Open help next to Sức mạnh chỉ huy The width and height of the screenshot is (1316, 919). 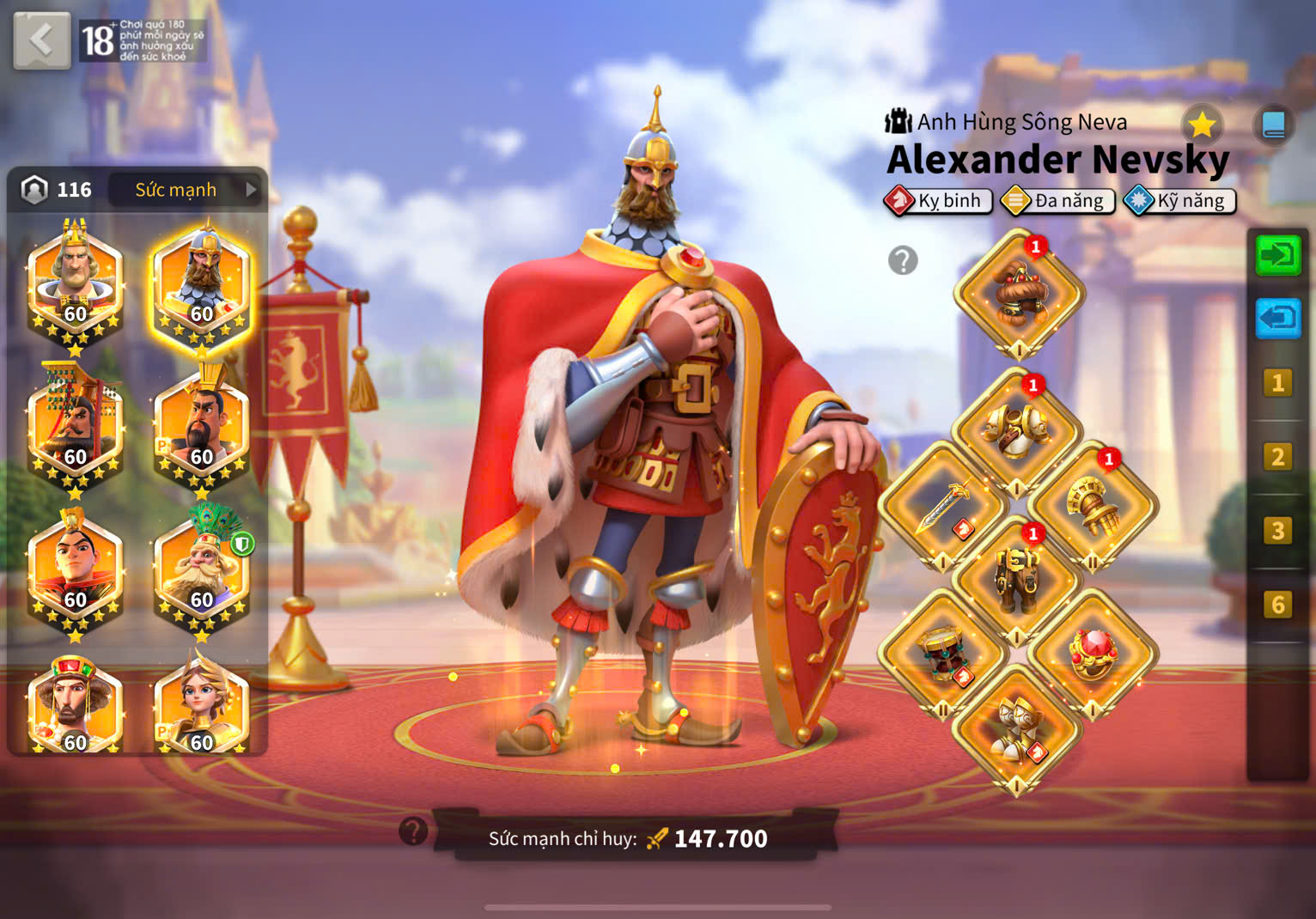tap(413, 831)
